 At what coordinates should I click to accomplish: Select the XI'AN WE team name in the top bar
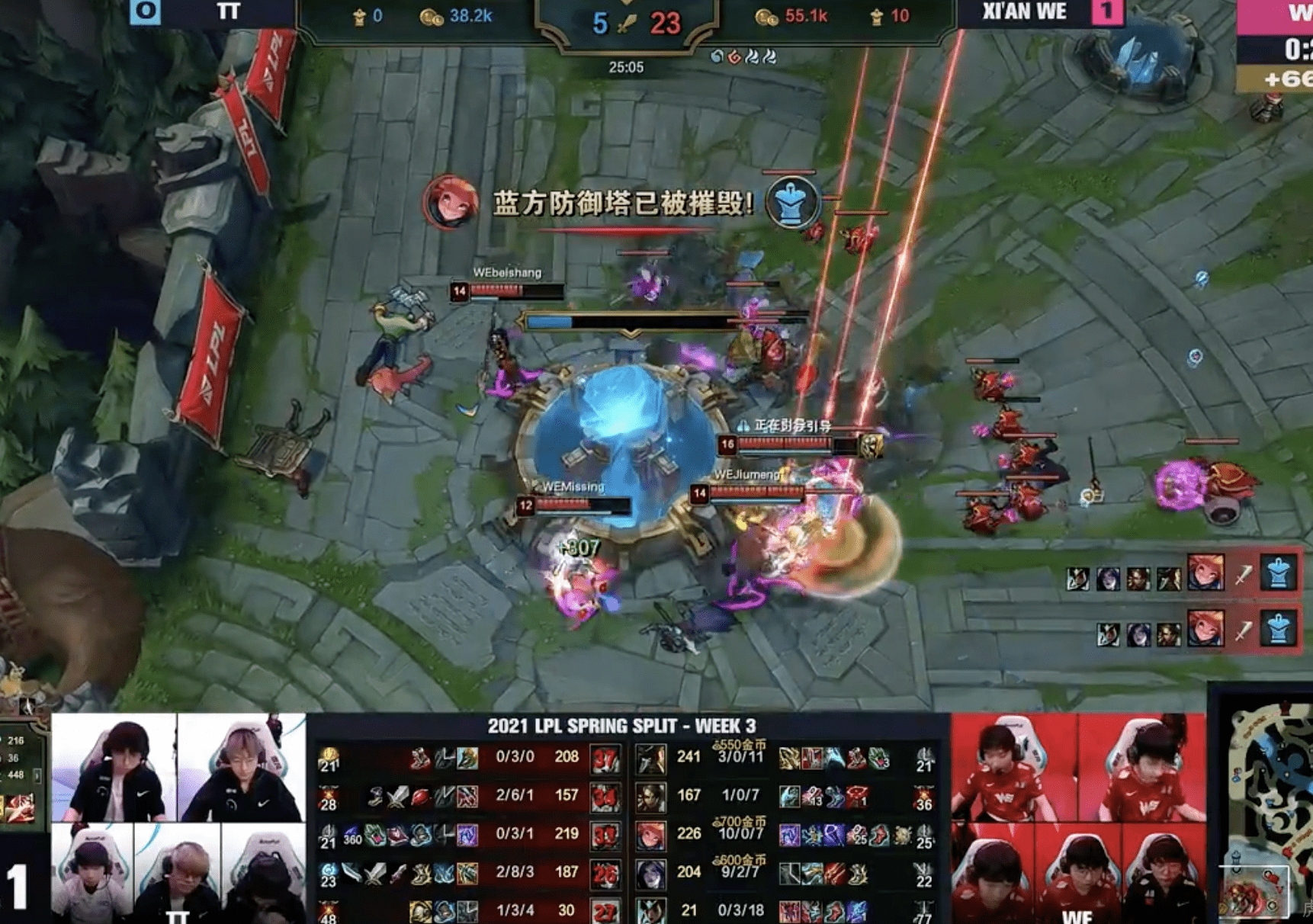pyautogui.click(x=1024, y=12)
